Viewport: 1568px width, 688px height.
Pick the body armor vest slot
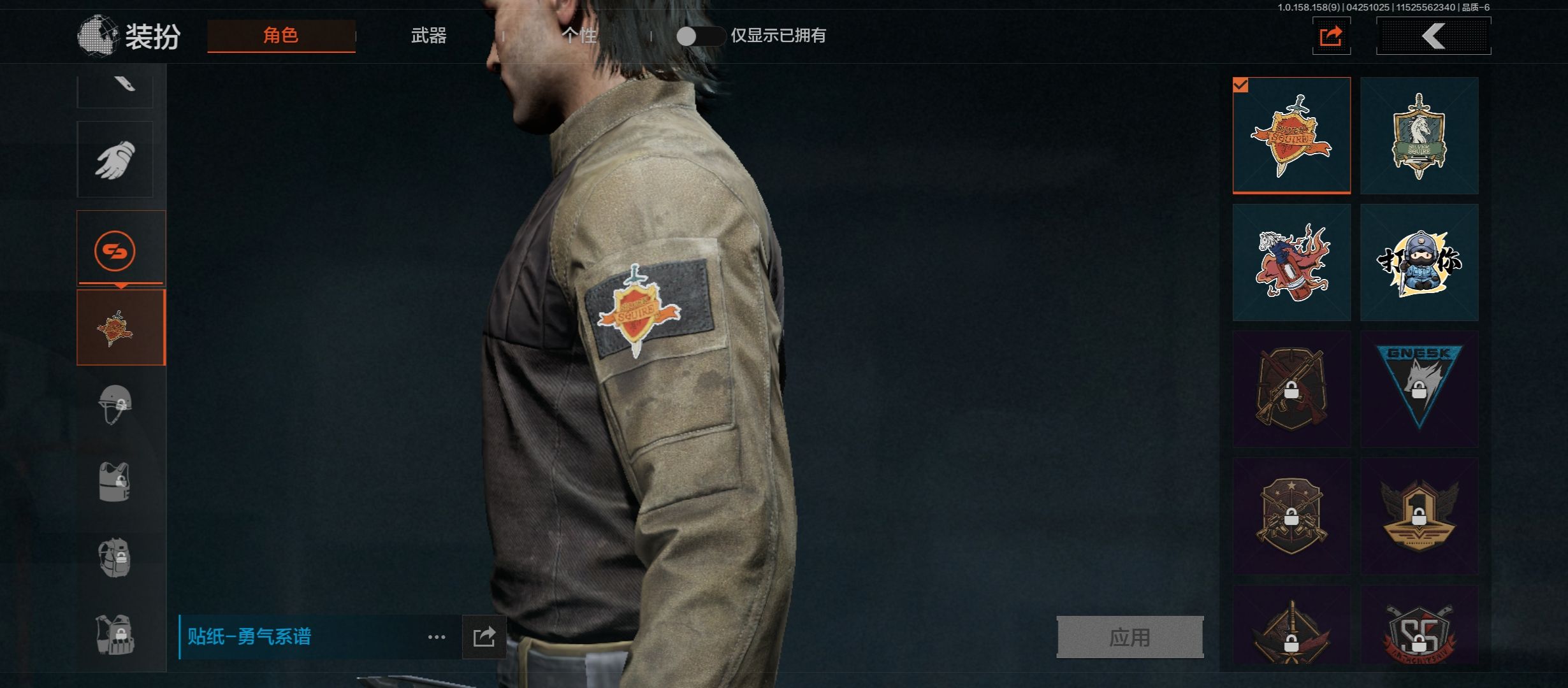click(115, 482)
